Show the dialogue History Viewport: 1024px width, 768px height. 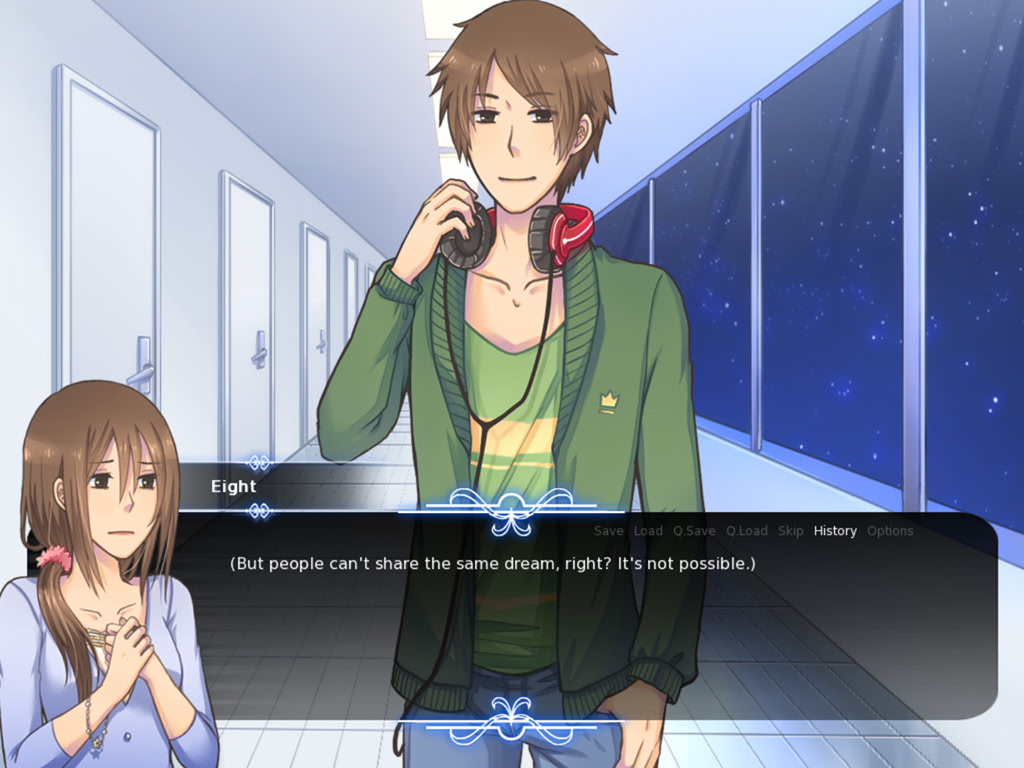pyautogui.click(x=835, y=531)
